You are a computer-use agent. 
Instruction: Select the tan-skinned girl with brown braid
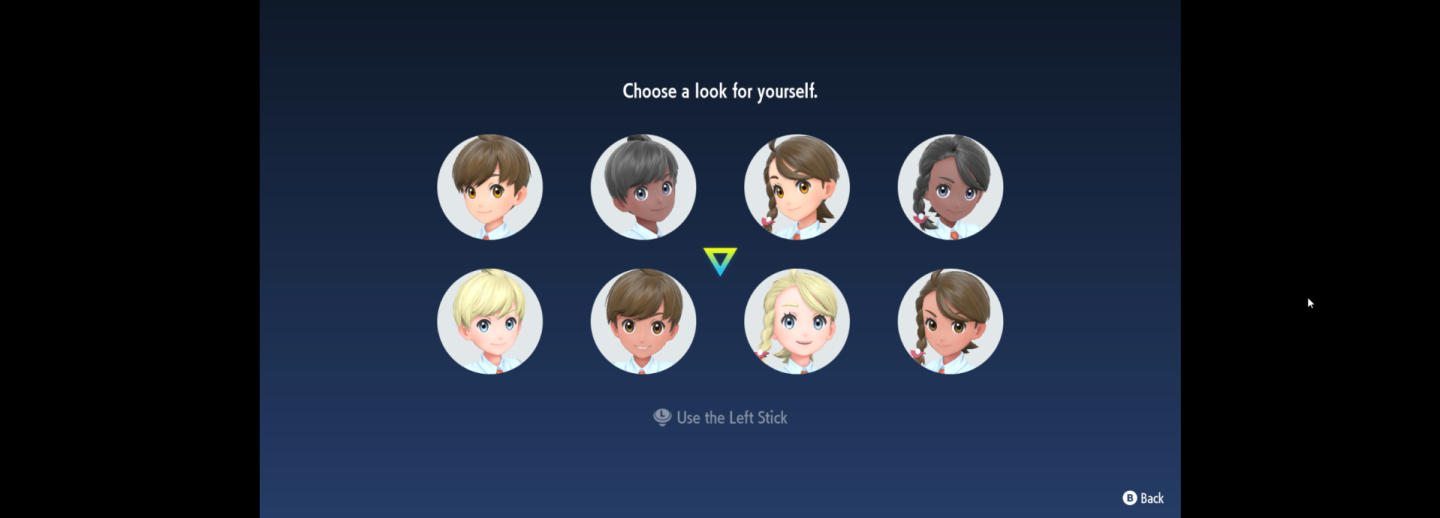(x=950, y=321)
